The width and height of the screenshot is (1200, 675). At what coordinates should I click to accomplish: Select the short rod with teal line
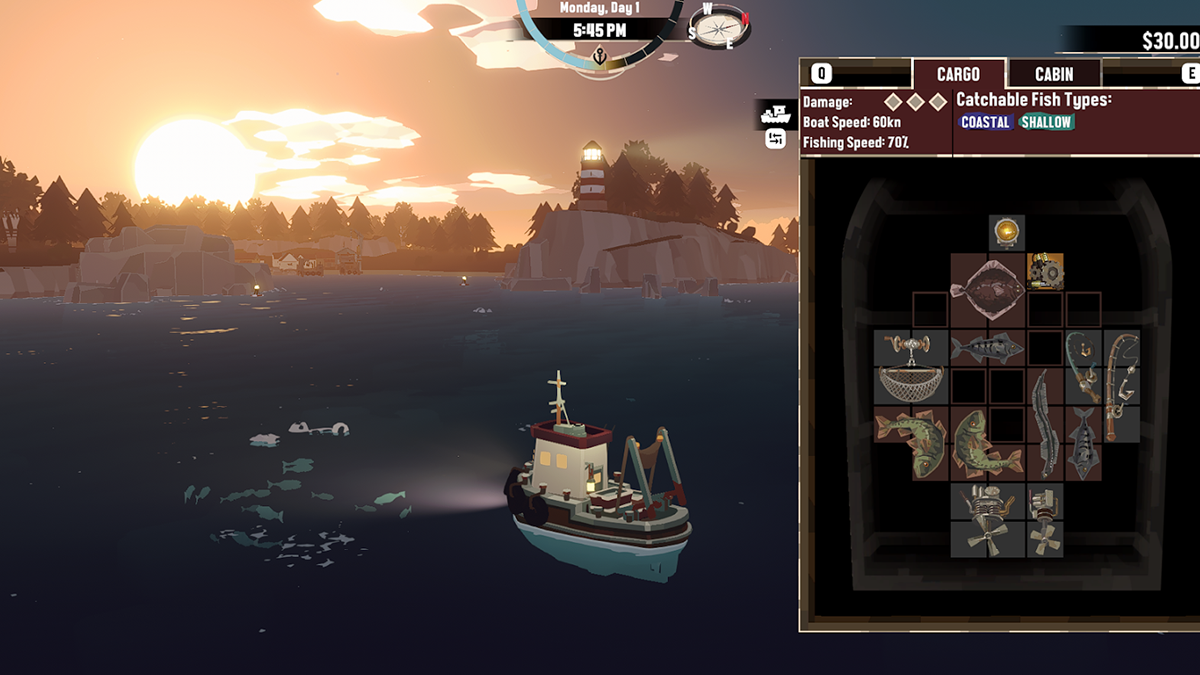click(x=1082, y=366)
